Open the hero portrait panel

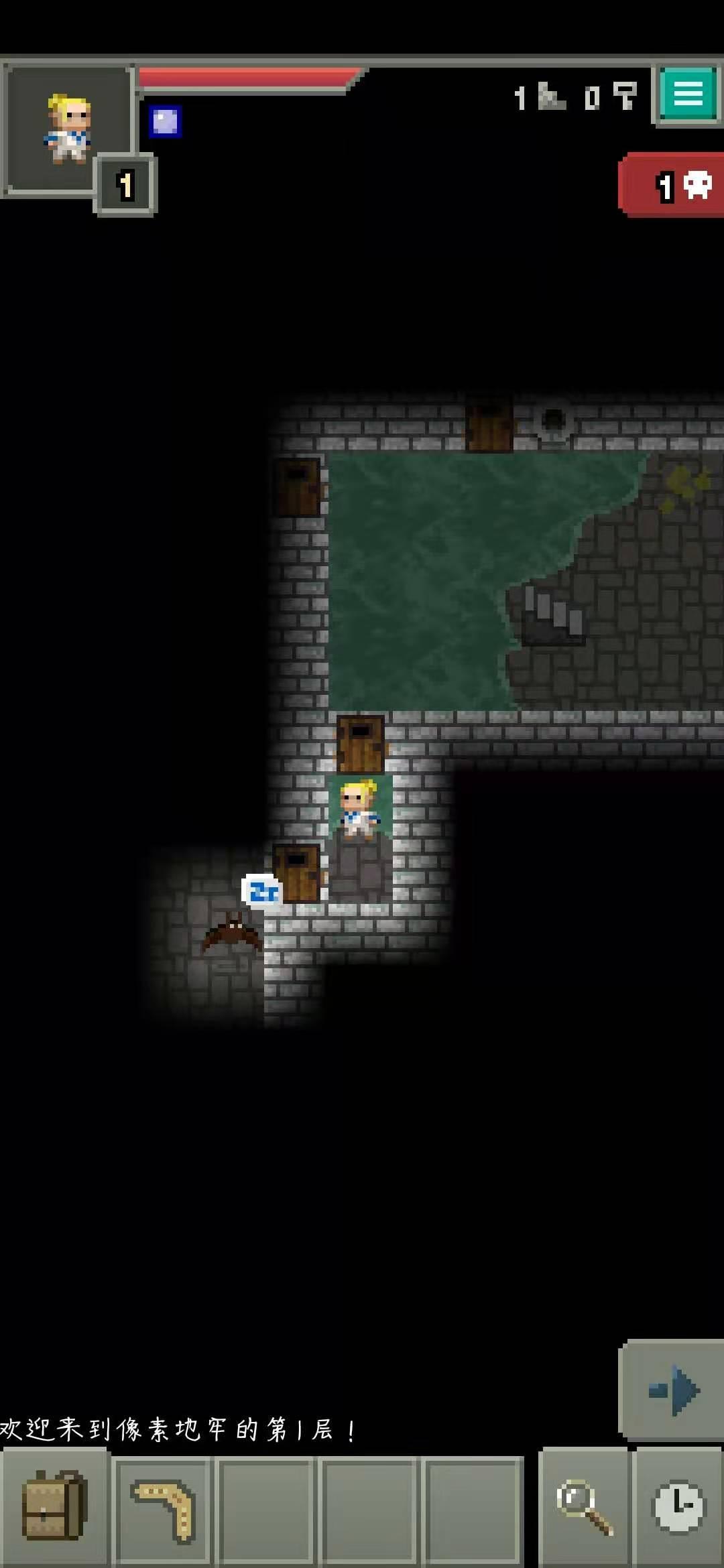(67, 129)
